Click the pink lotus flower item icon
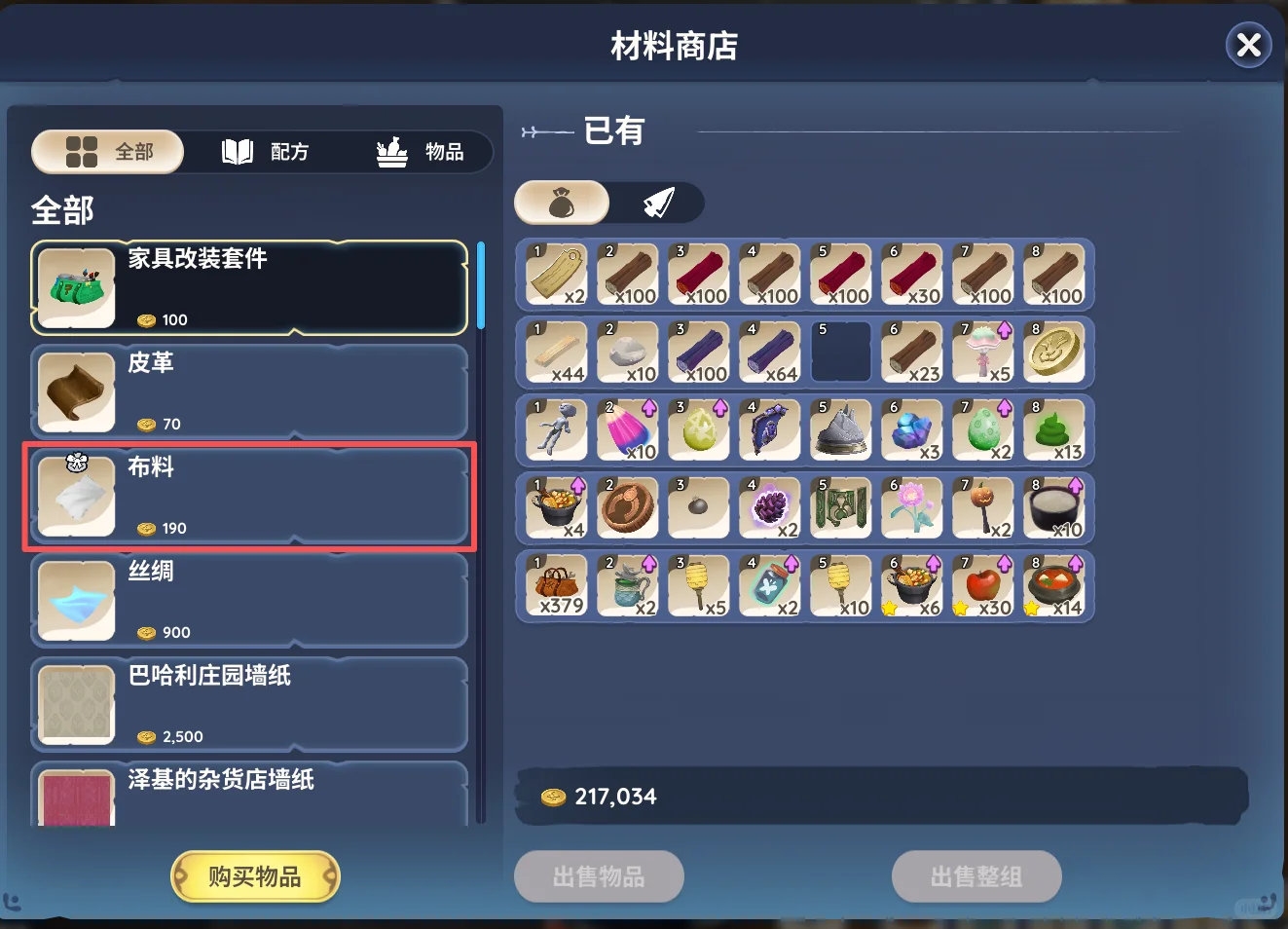 pos(912,507)
